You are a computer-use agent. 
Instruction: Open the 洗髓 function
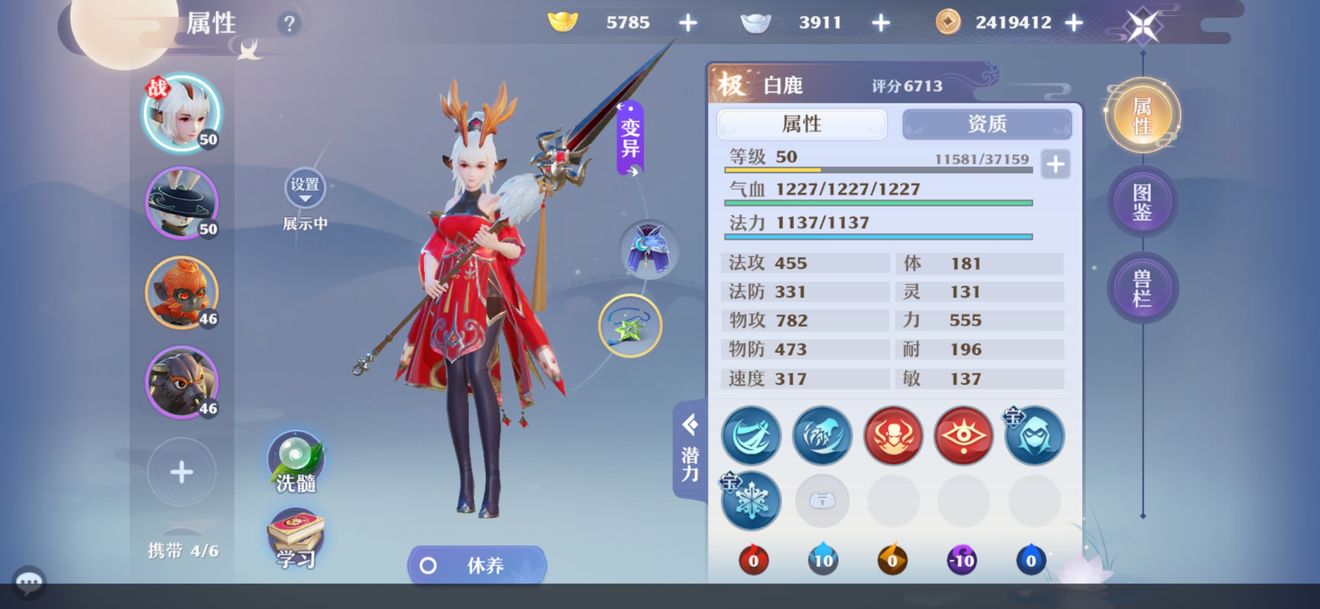(x=296, y=462)
